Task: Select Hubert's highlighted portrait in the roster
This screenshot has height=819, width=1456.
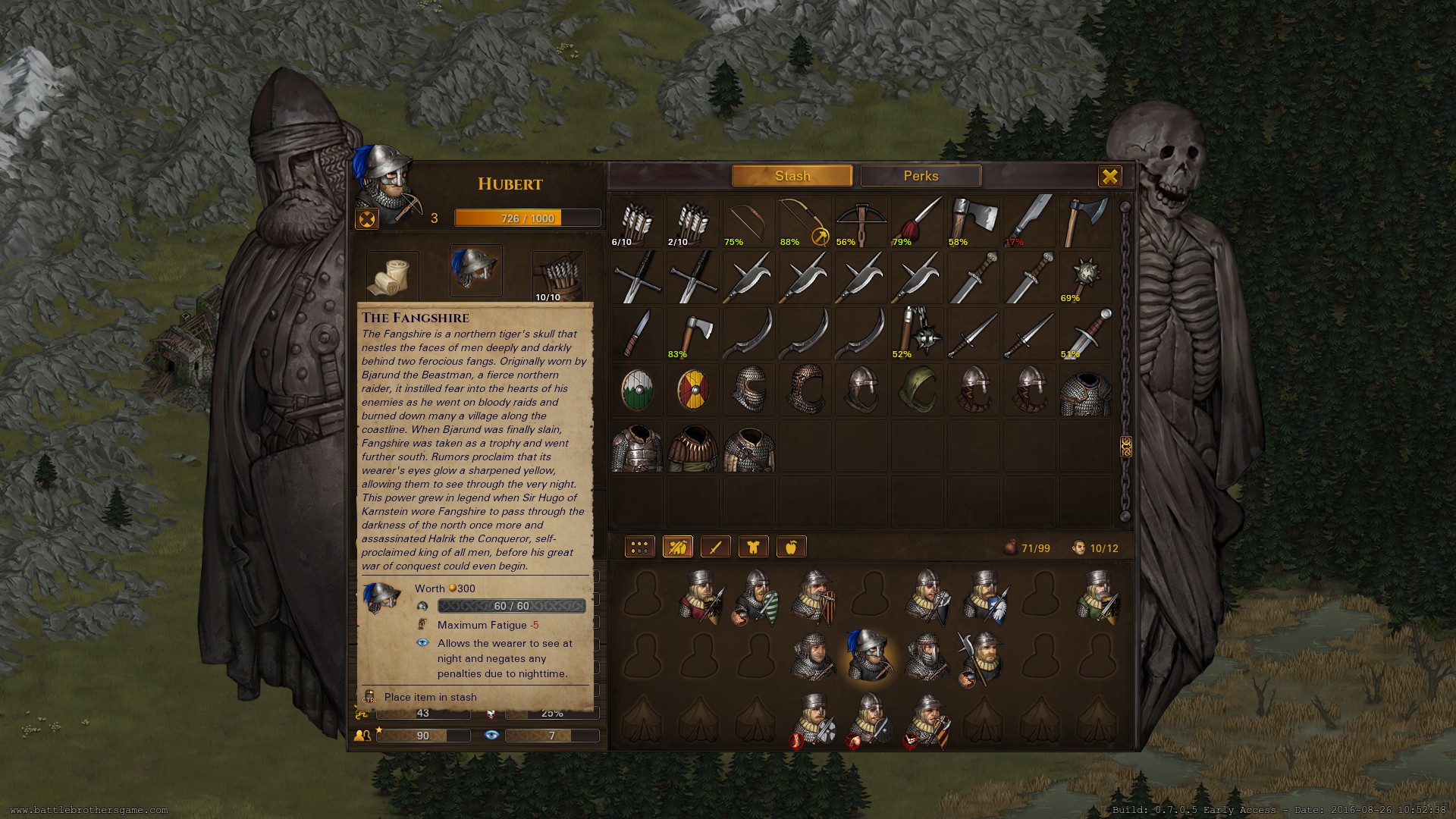Action: tap(868, 655)
